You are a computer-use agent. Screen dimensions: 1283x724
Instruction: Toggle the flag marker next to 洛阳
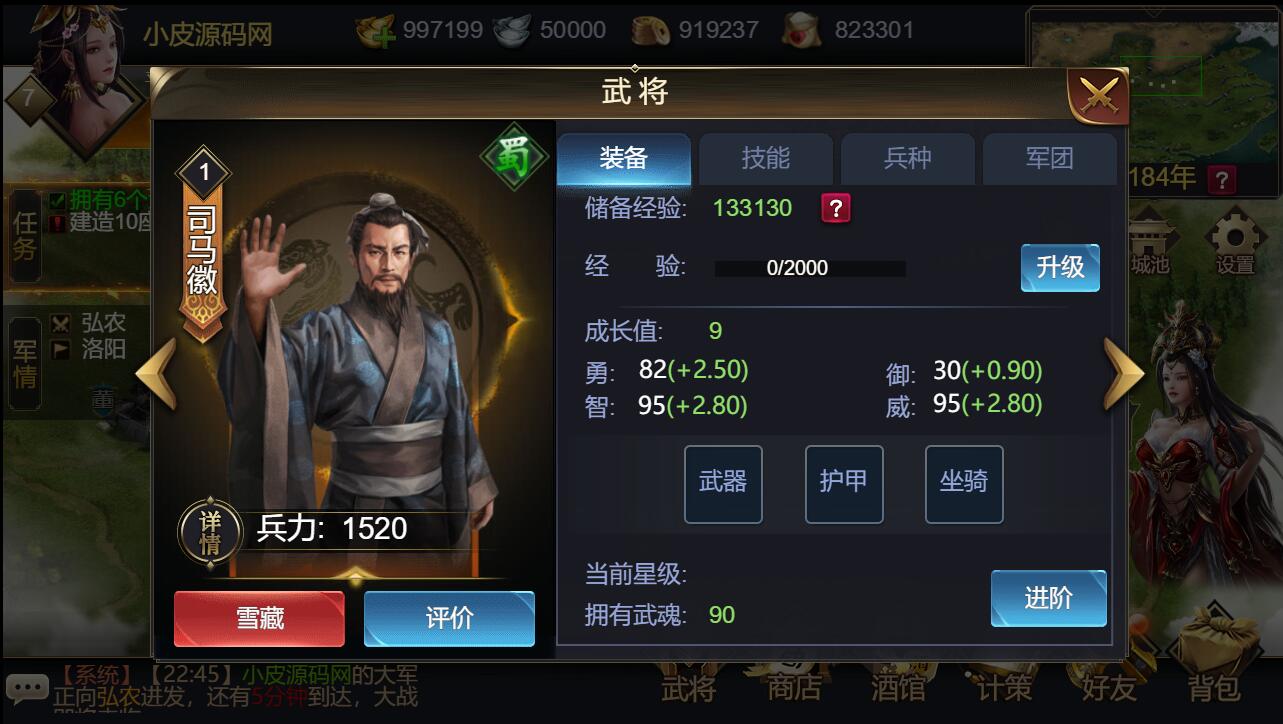point(62,350)
